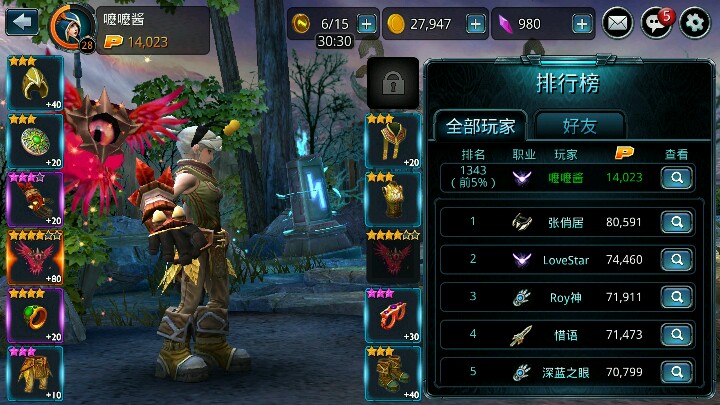Screen dimensions: 720x405
Task: Add purple gems with plus button
Action: click(x=582, y=23)
